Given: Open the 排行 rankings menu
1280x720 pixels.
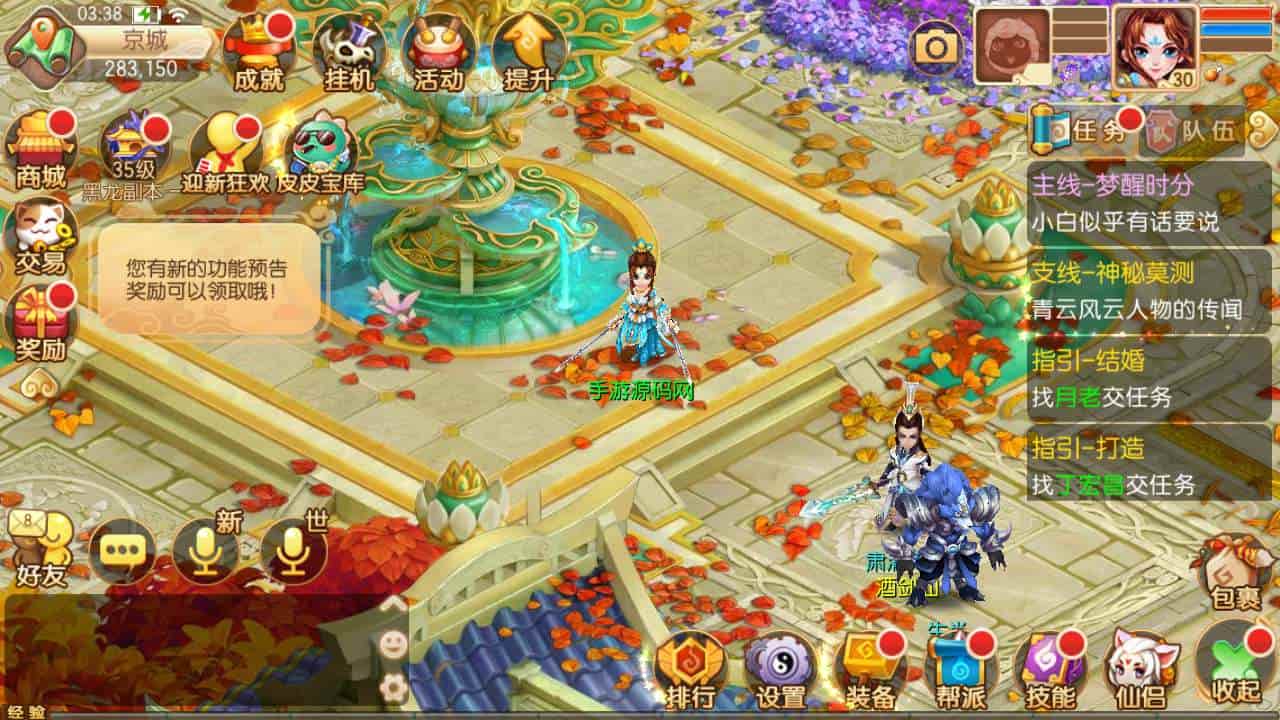Looking at the screenshot, I should [691, 668].
